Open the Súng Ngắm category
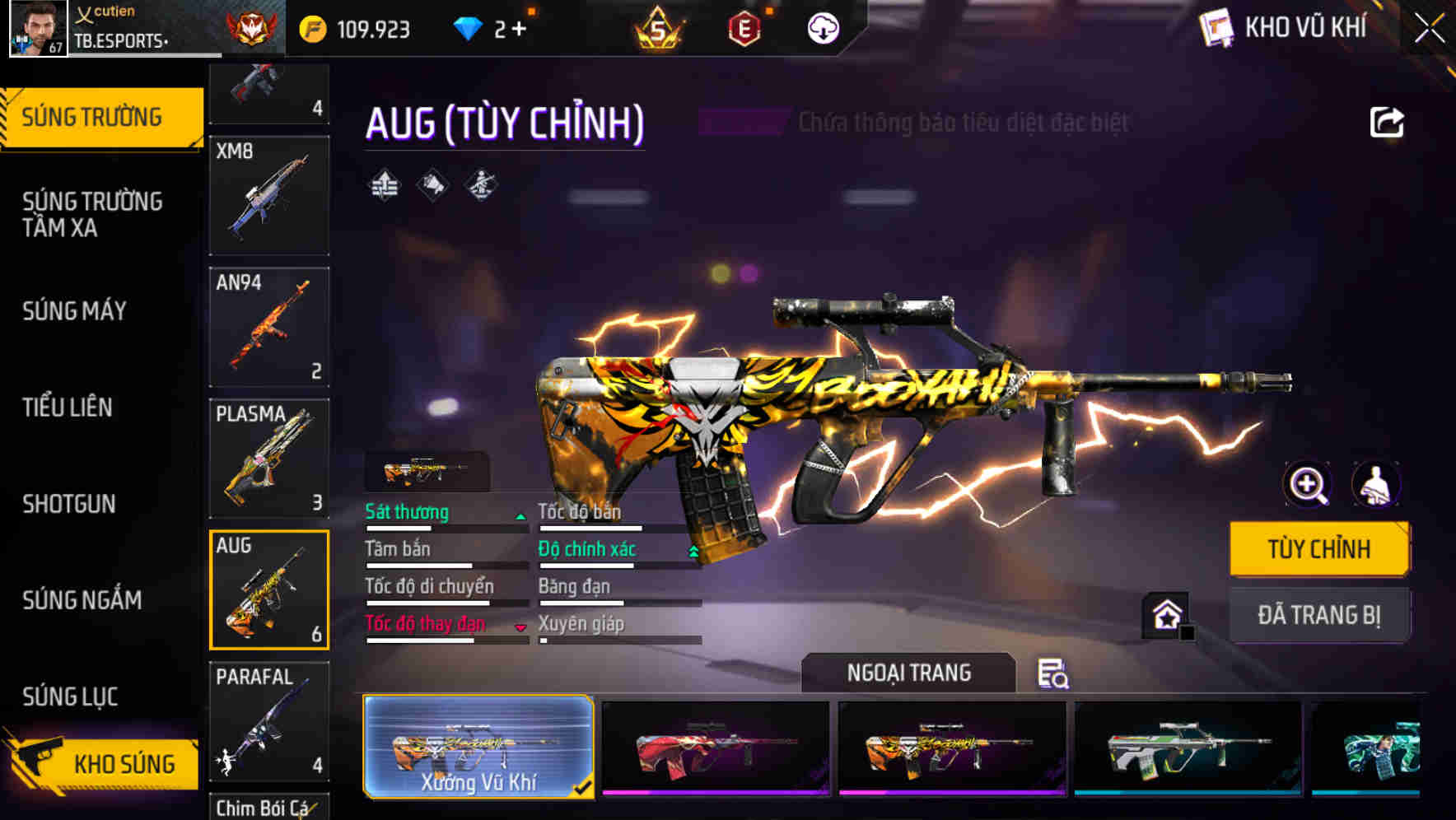Viewport: 1456px width, 820px height. coord(82,599)
